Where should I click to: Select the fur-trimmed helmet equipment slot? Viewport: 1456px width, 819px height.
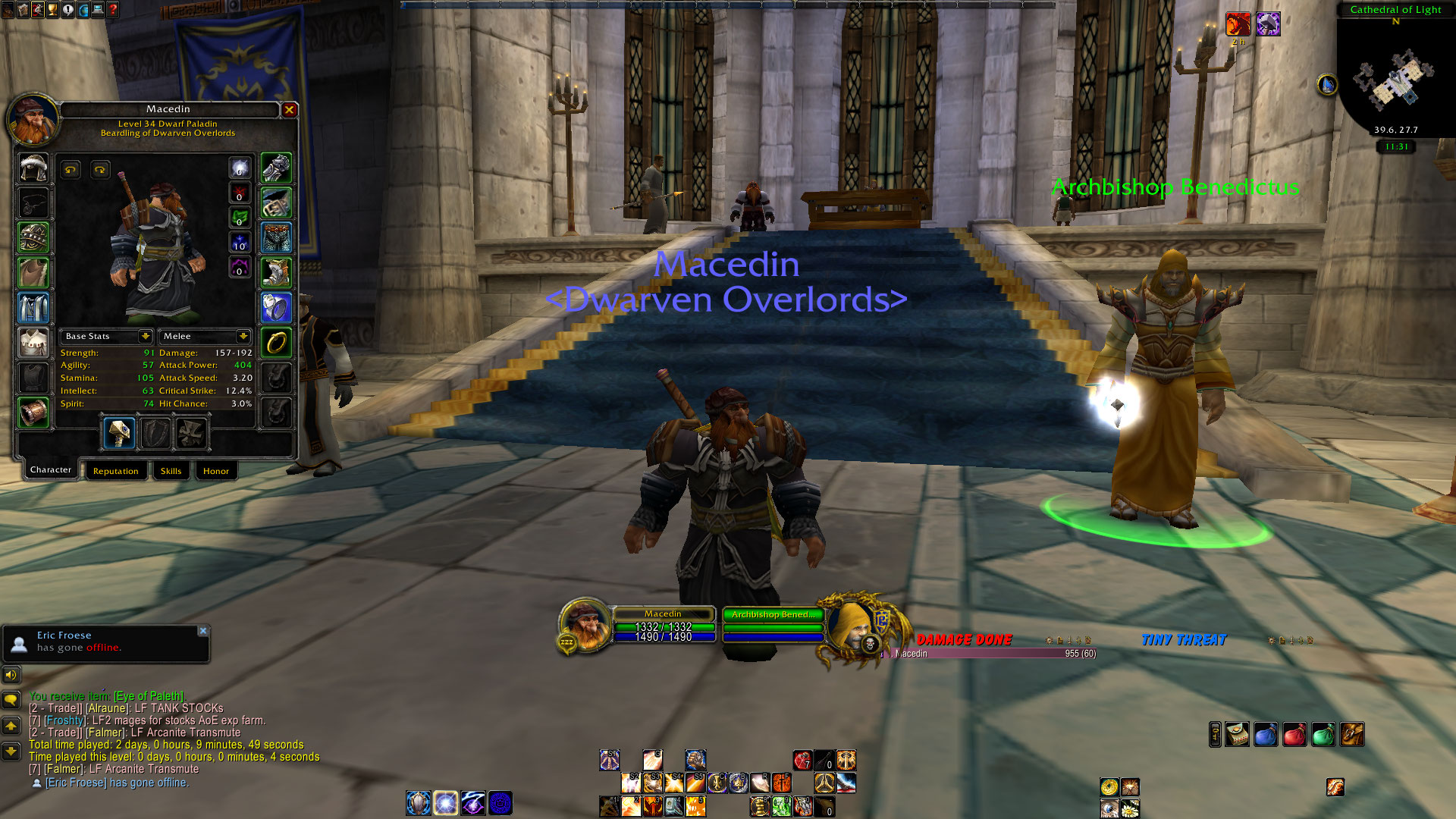(33, 168)
